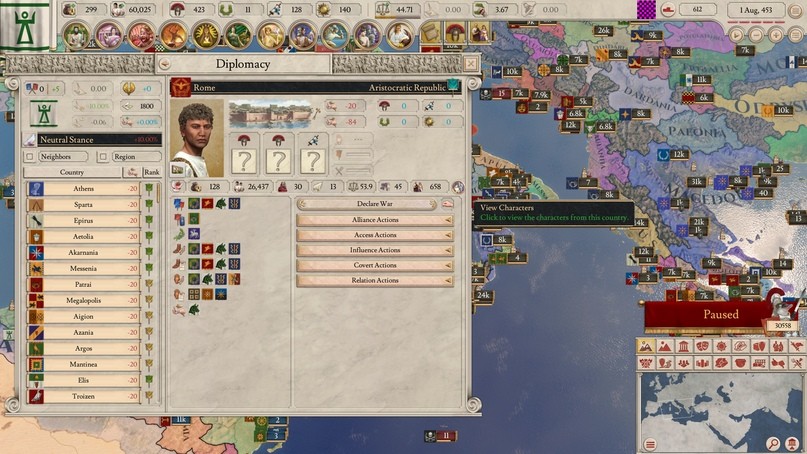807x454 pixels.
Task: Sort the list by Country name
Action: click(71, 172)
